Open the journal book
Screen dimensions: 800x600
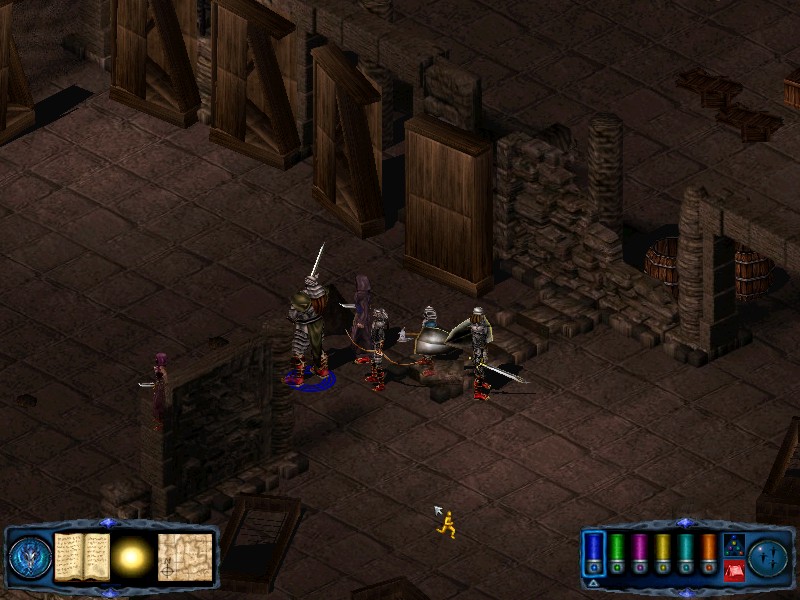tap(82, 556)
